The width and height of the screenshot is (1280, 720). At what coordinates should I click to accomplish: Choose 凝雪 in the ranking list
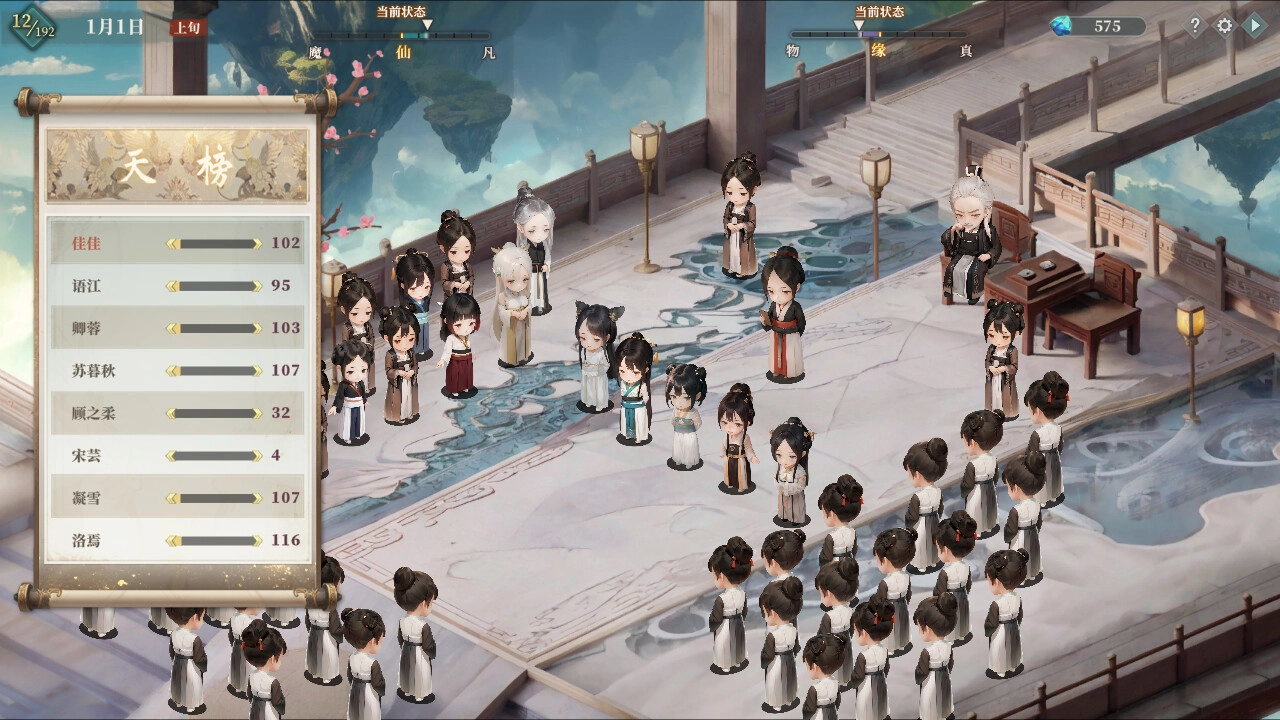(177, 498)
